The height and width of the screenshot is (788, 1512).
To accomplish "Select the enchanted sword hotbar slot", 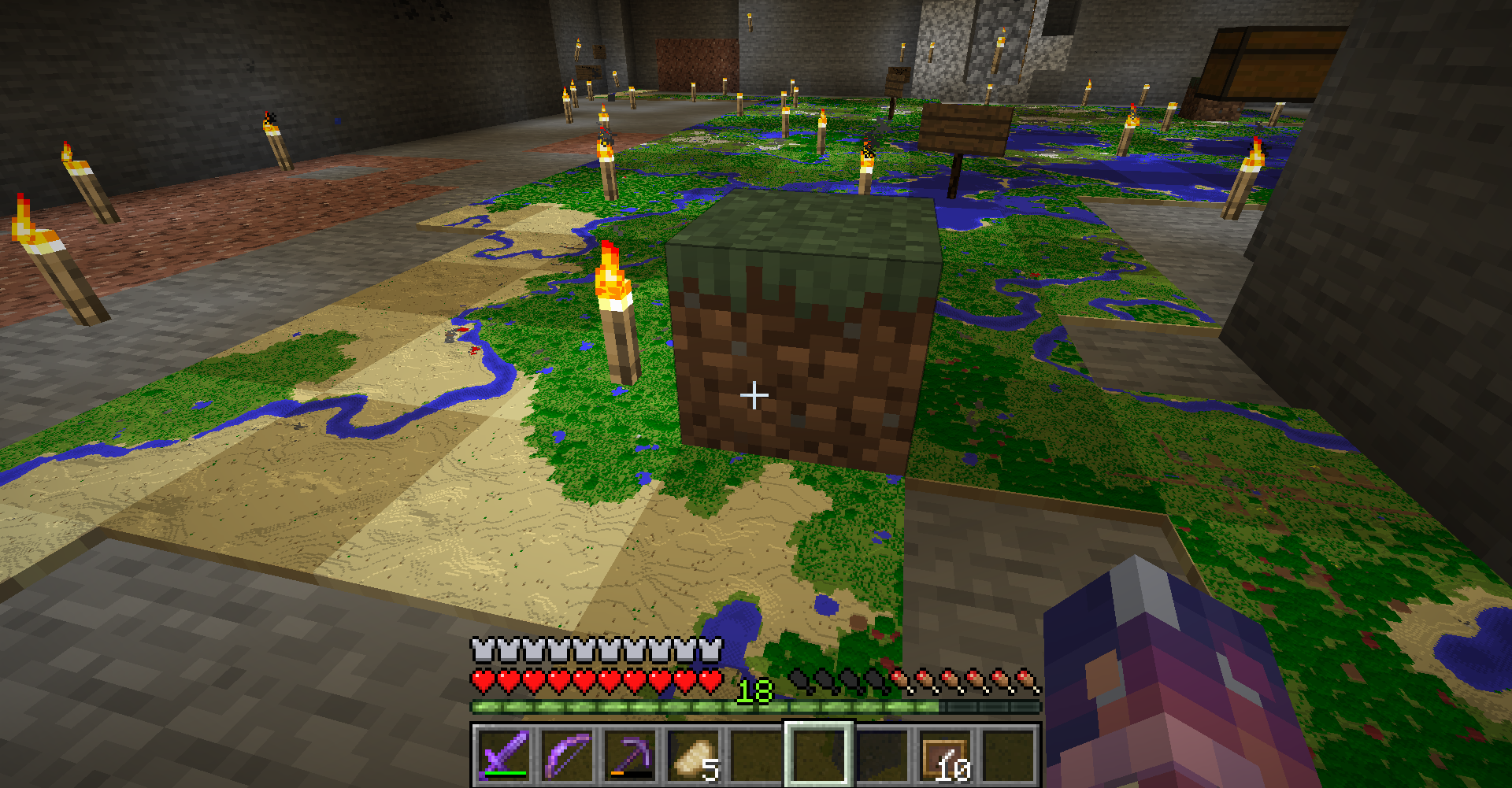I will [504, 756].
